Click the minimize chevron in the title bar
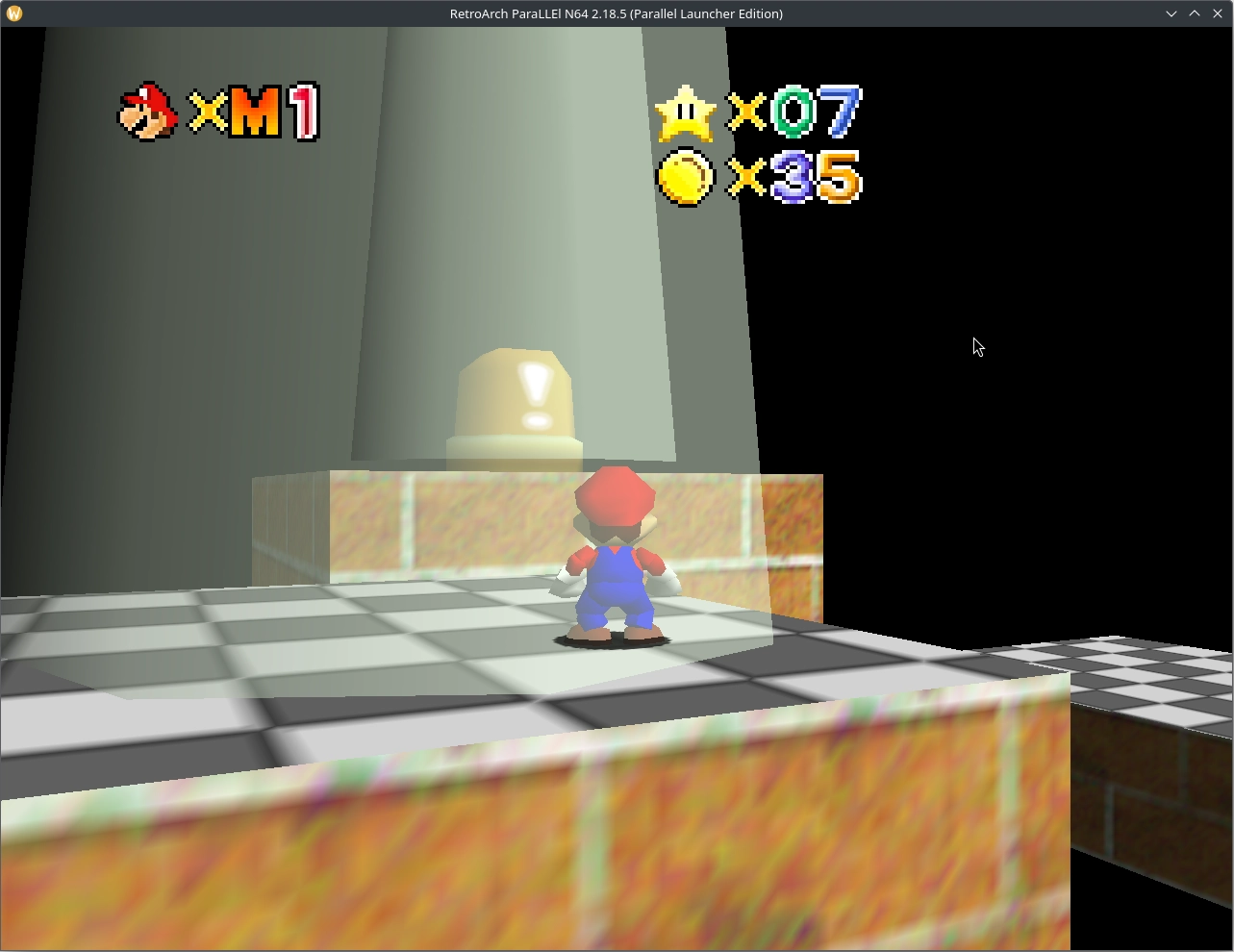Viewport: 1234px width, 952px height. click(x=1171, y=13)
